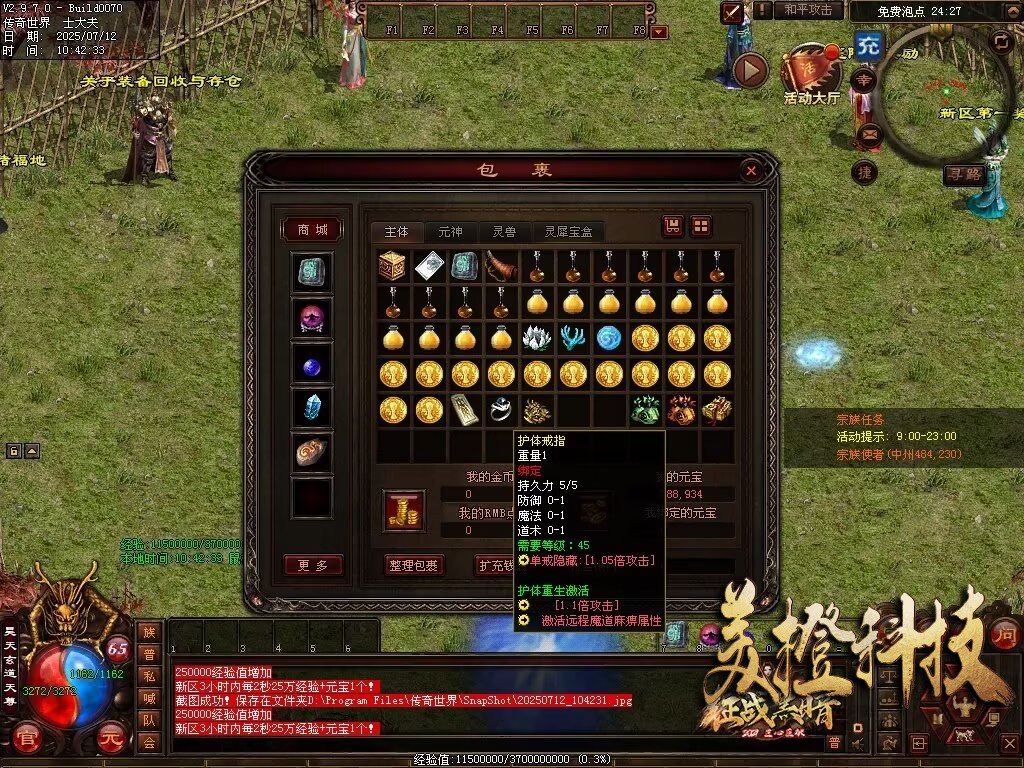The image size is (1024, 768).
Task: Select the white lotus flower item
Action: click(536, 338)
